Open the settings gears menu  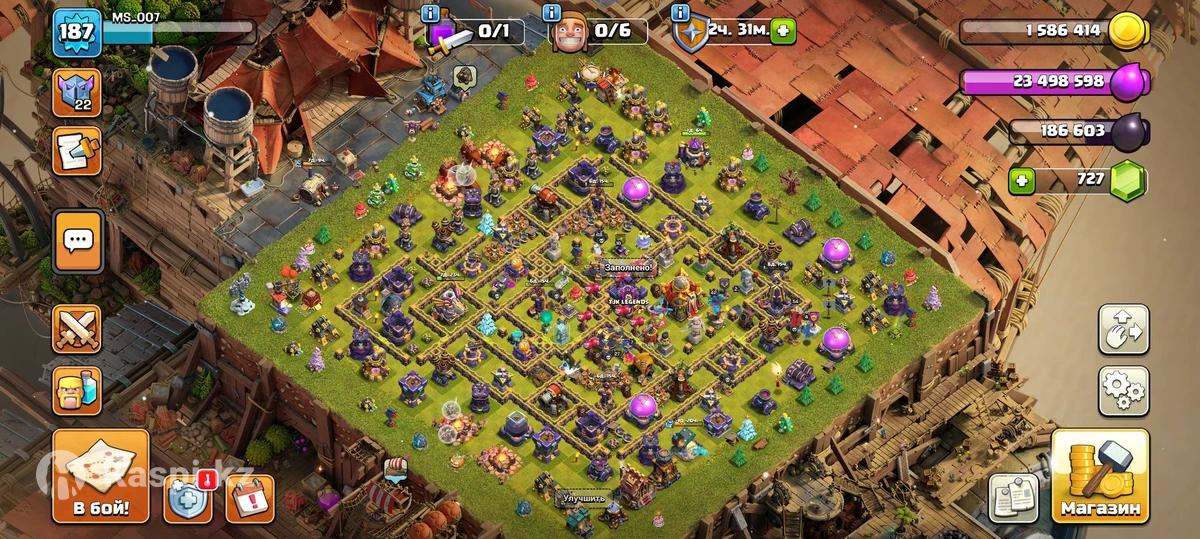click(1123, 390)
